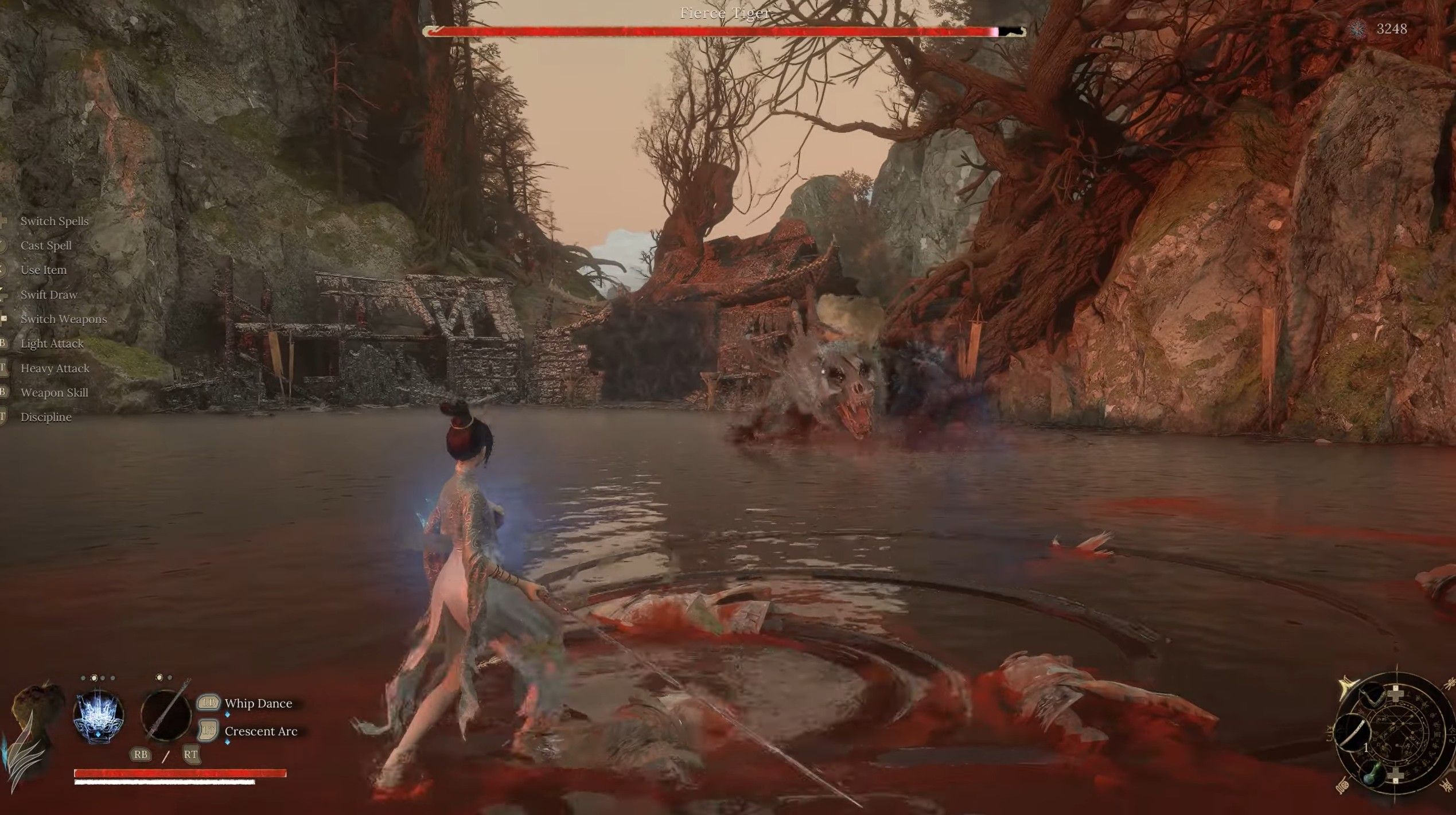Expand the item wheel's lower d-pad slot
Screen dimensions: 1456x815
coord(1395,775)
